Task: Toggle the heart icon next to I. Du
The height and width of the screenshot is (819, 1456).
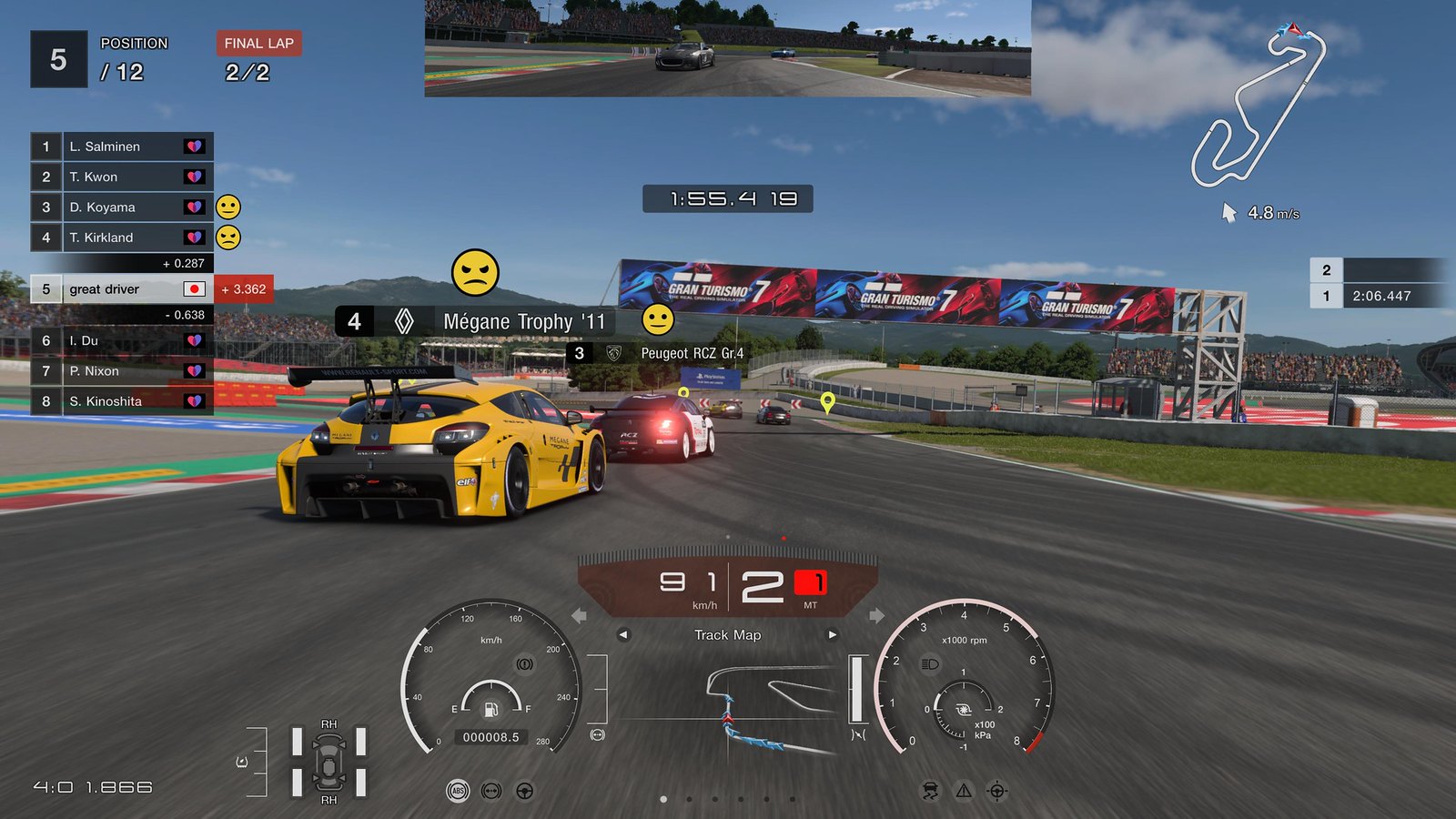Action: pyautogui.click(x=193, y=340)
